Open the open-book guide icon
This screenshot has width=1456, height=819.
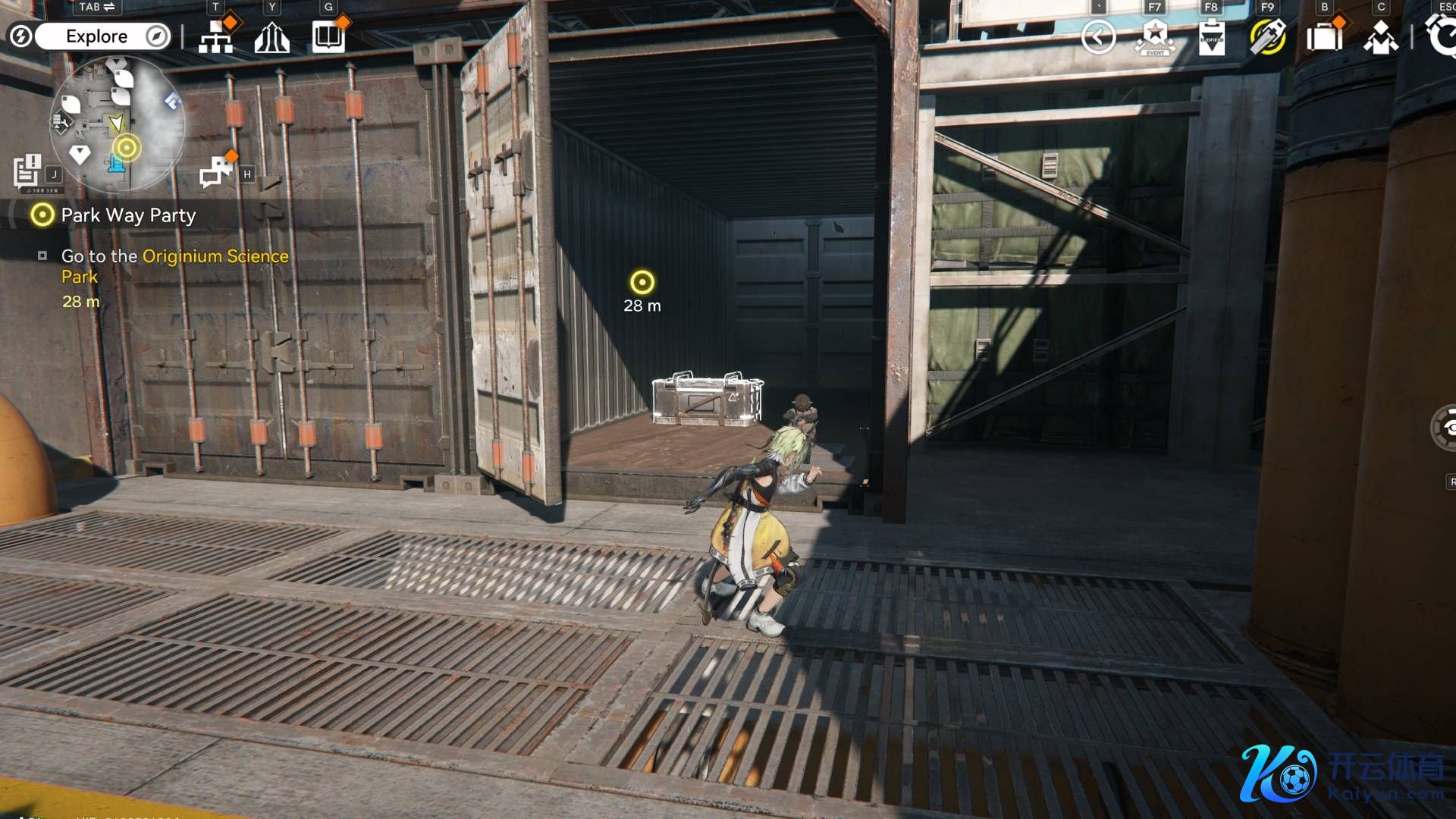(x=328, y=36)
